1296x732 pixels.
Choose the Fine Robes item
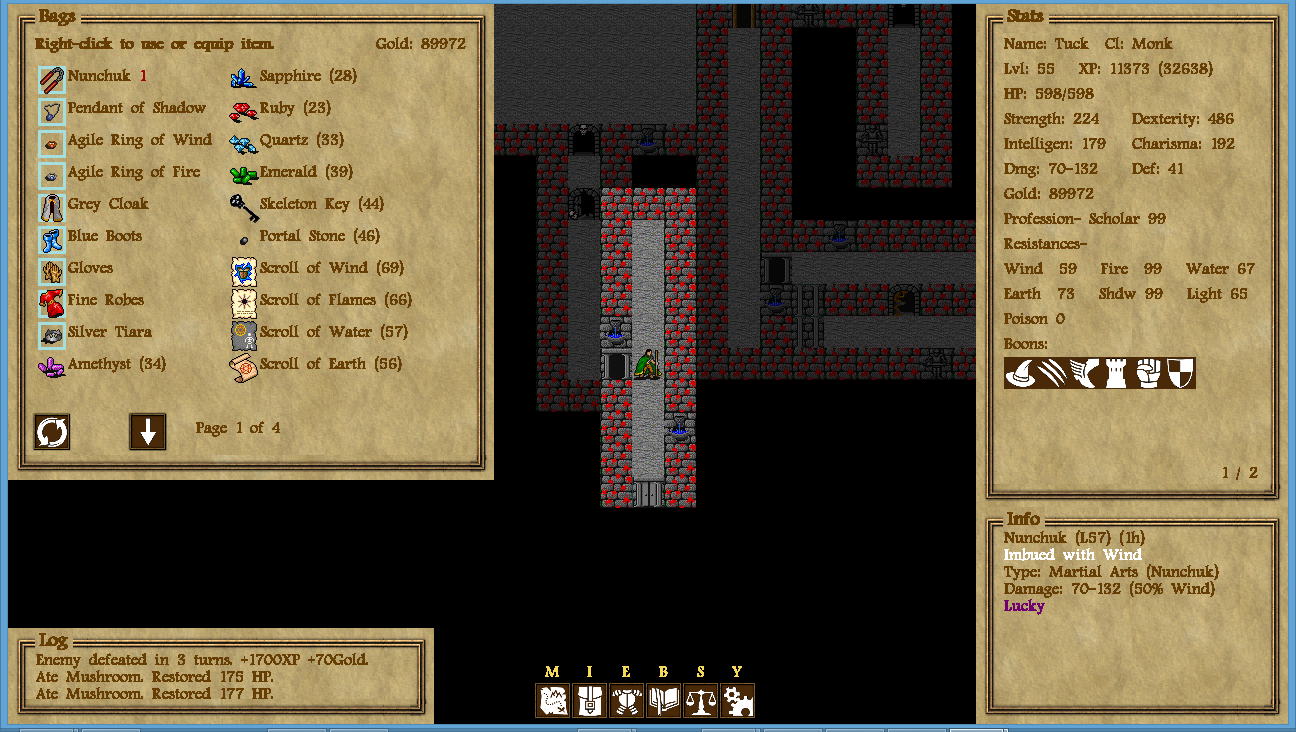105,300
